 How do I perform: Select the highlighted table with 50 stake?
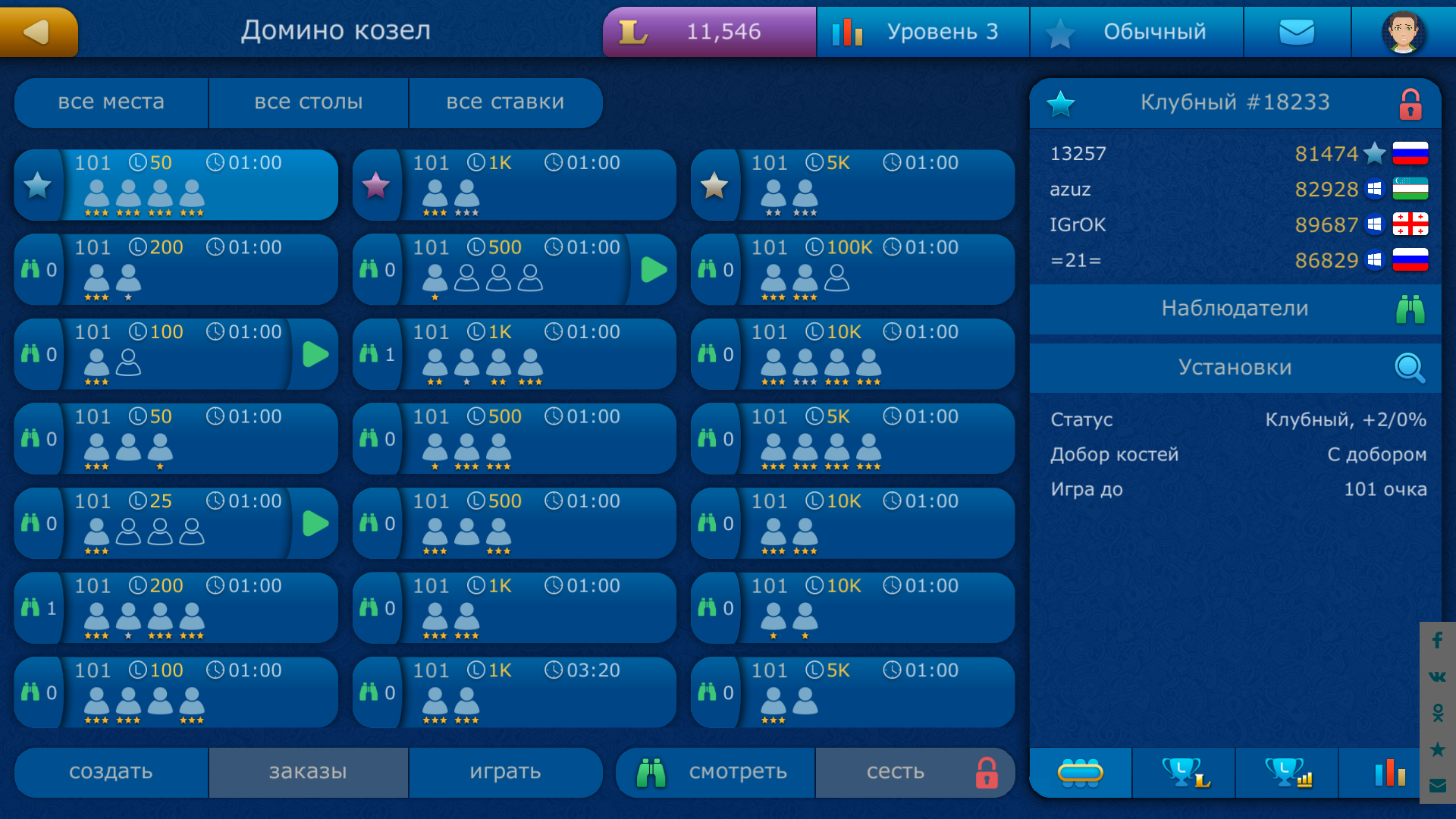(176, 184)
